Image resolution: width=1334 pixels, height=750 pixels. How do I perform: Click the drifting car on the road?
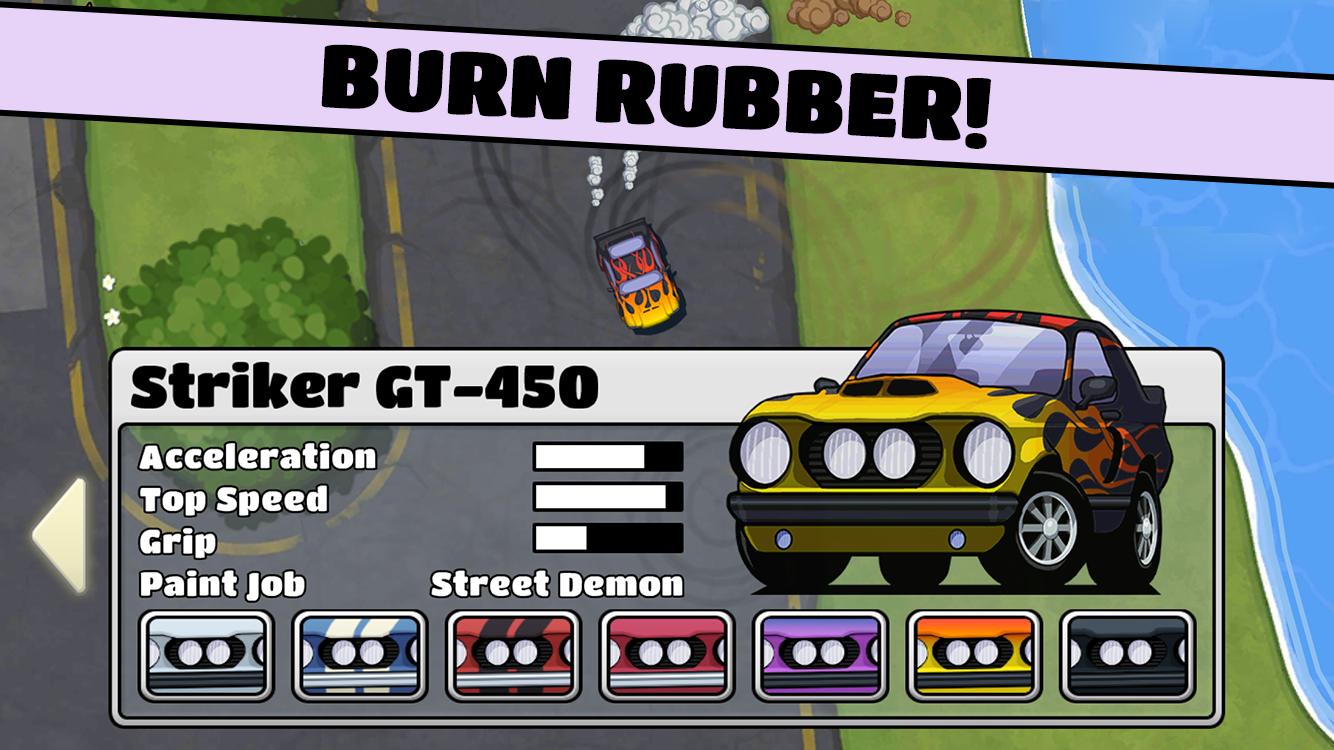point(640,275)
